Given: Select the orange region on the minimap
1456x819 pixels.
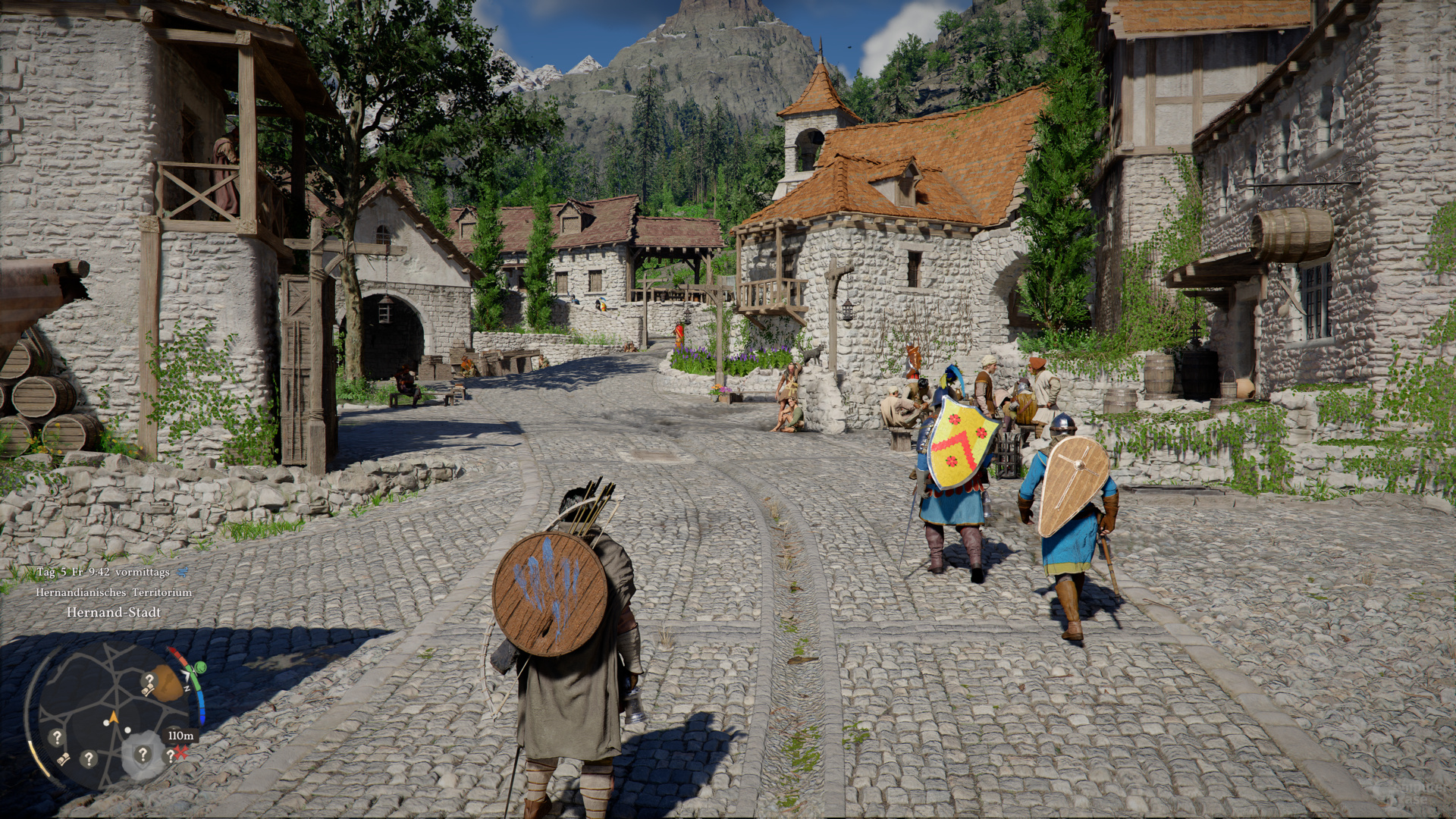Looking at the screenshot, I should click(x=168, y=684).
